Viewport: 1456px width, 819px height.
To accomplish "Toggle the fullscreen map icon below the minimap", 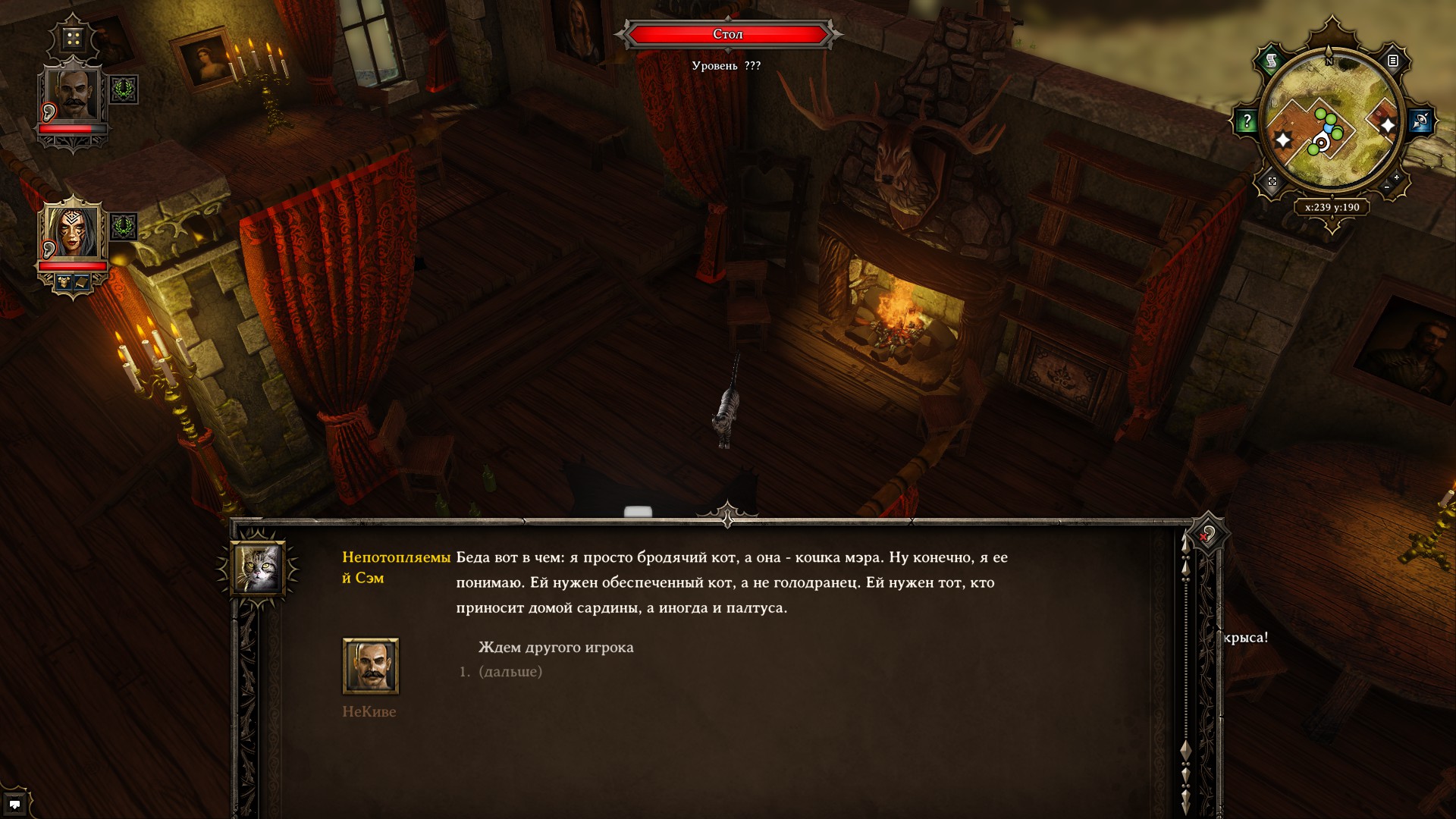I will [1273, 183].
